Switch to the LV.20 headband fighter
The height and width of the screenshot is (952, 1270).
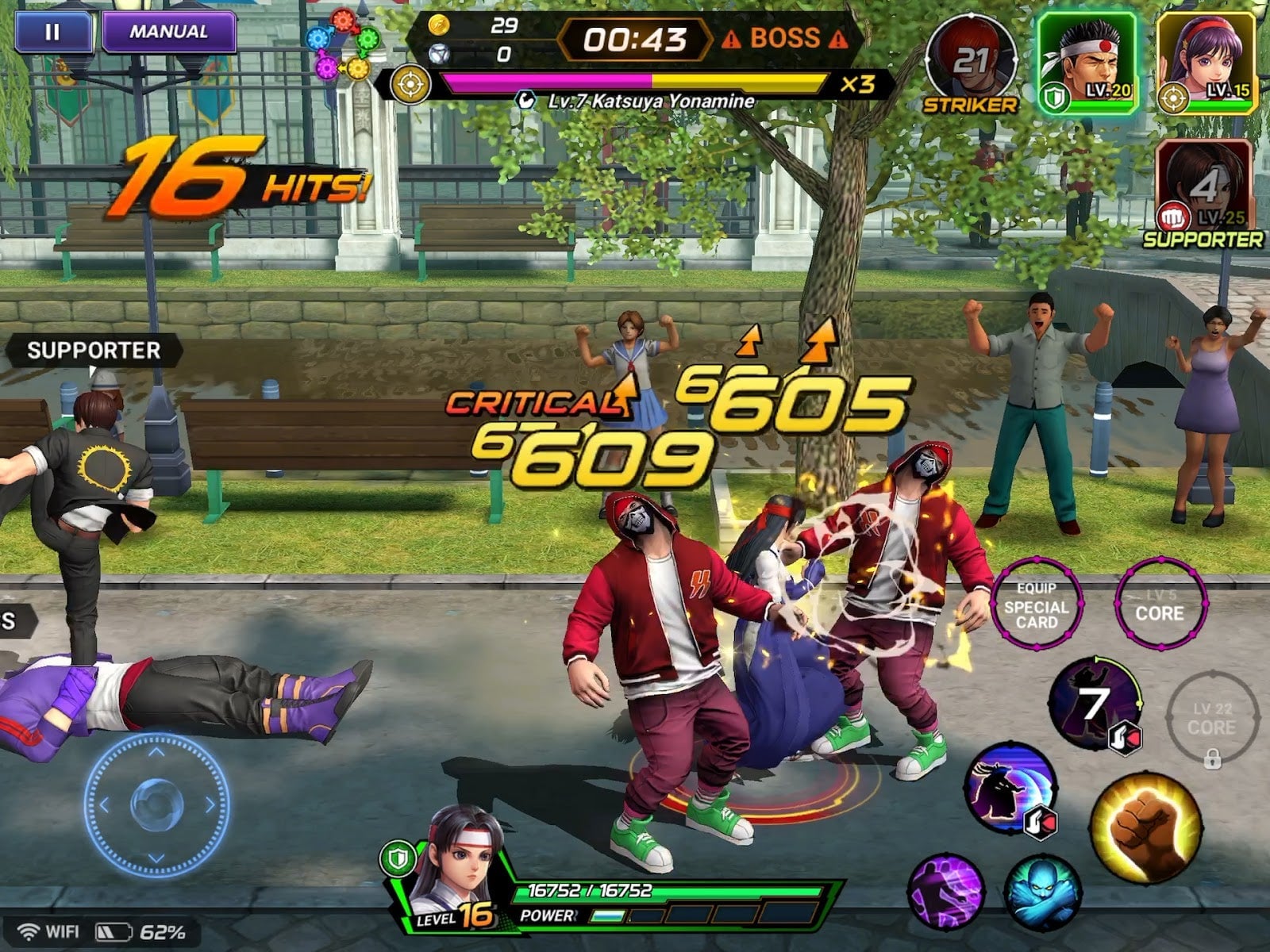(x=1088, y=62)
